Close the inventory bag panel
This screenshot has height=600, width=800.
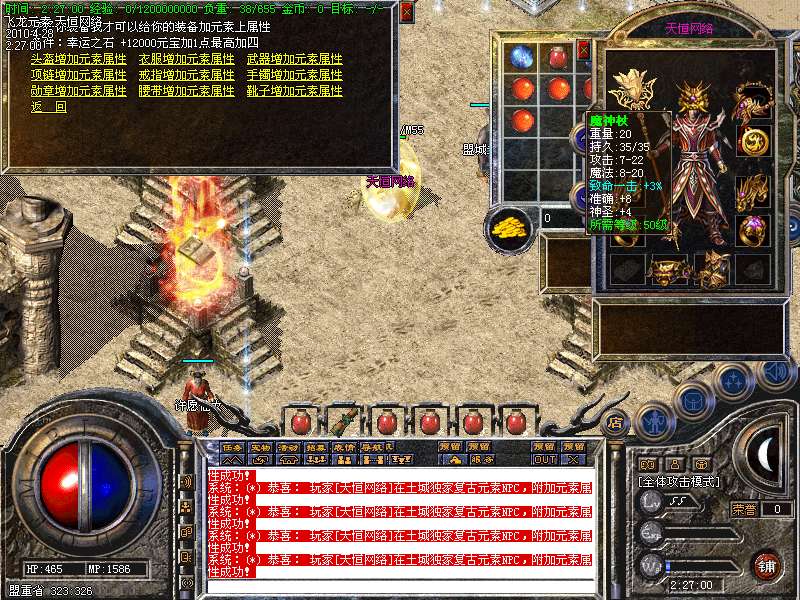tap(585, 50)
